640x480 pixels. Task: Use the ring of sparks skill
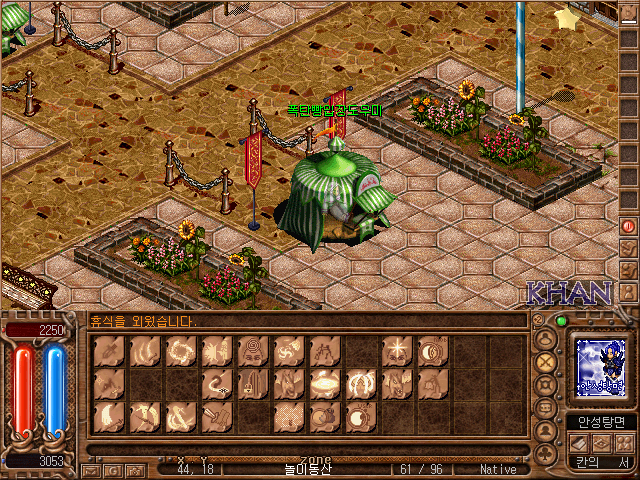pos(181,350)
